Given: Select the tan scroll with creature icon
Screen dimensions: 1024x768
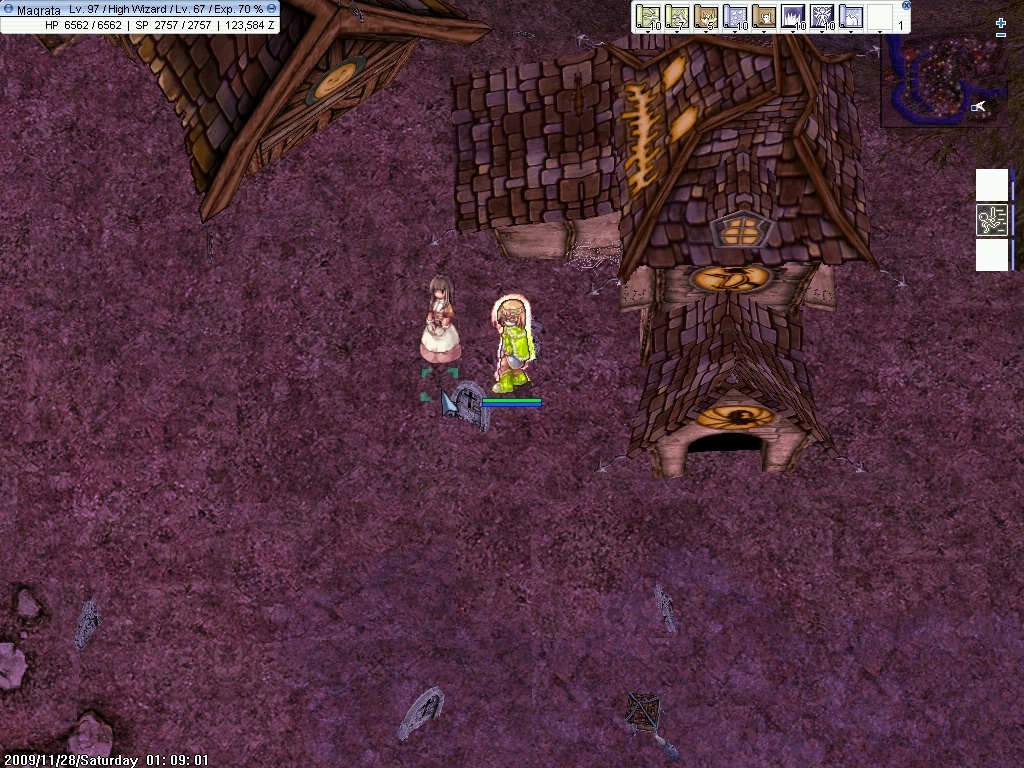Looking at the screenshot, I should (764, 17).
